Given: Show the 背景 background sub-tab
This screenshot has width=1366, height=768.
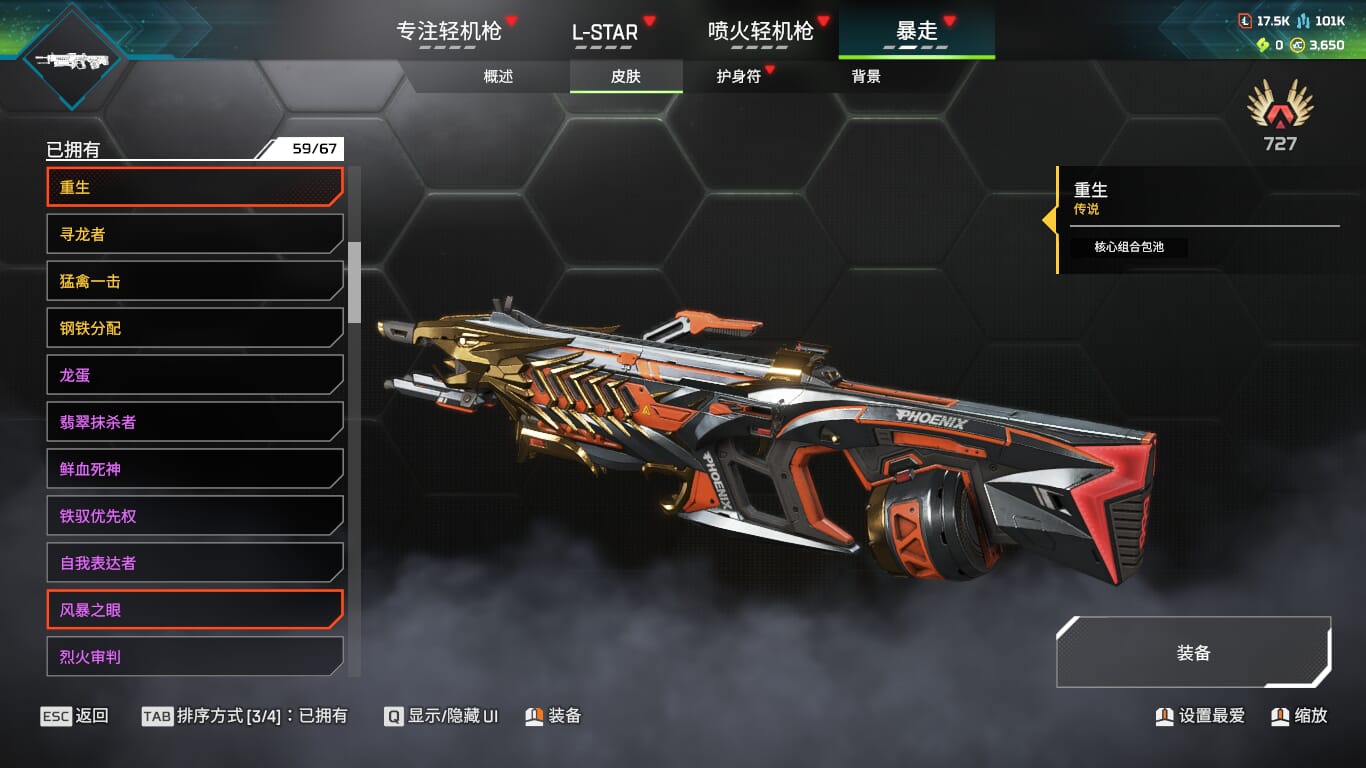Looking at the screenshot, I should click(866, 77).
